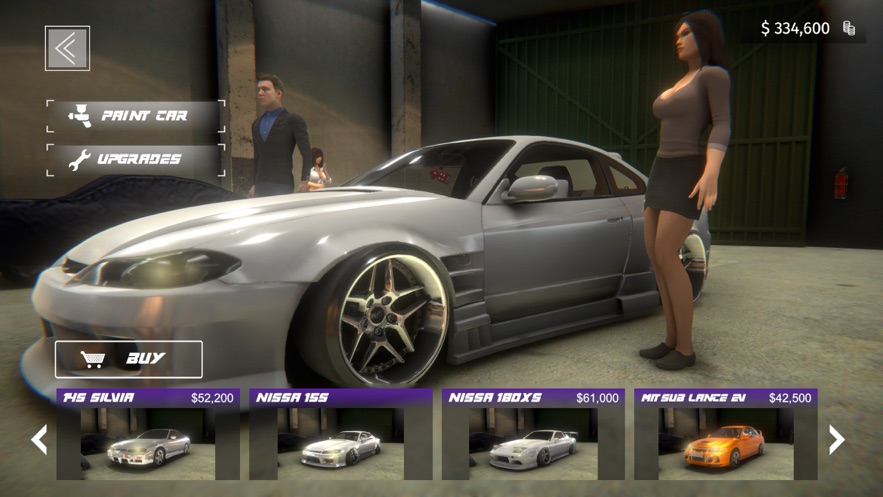This screenshot has width=883, height=497.
Task: Show next cars with the right arrow
Action: [x=837, y=439]
